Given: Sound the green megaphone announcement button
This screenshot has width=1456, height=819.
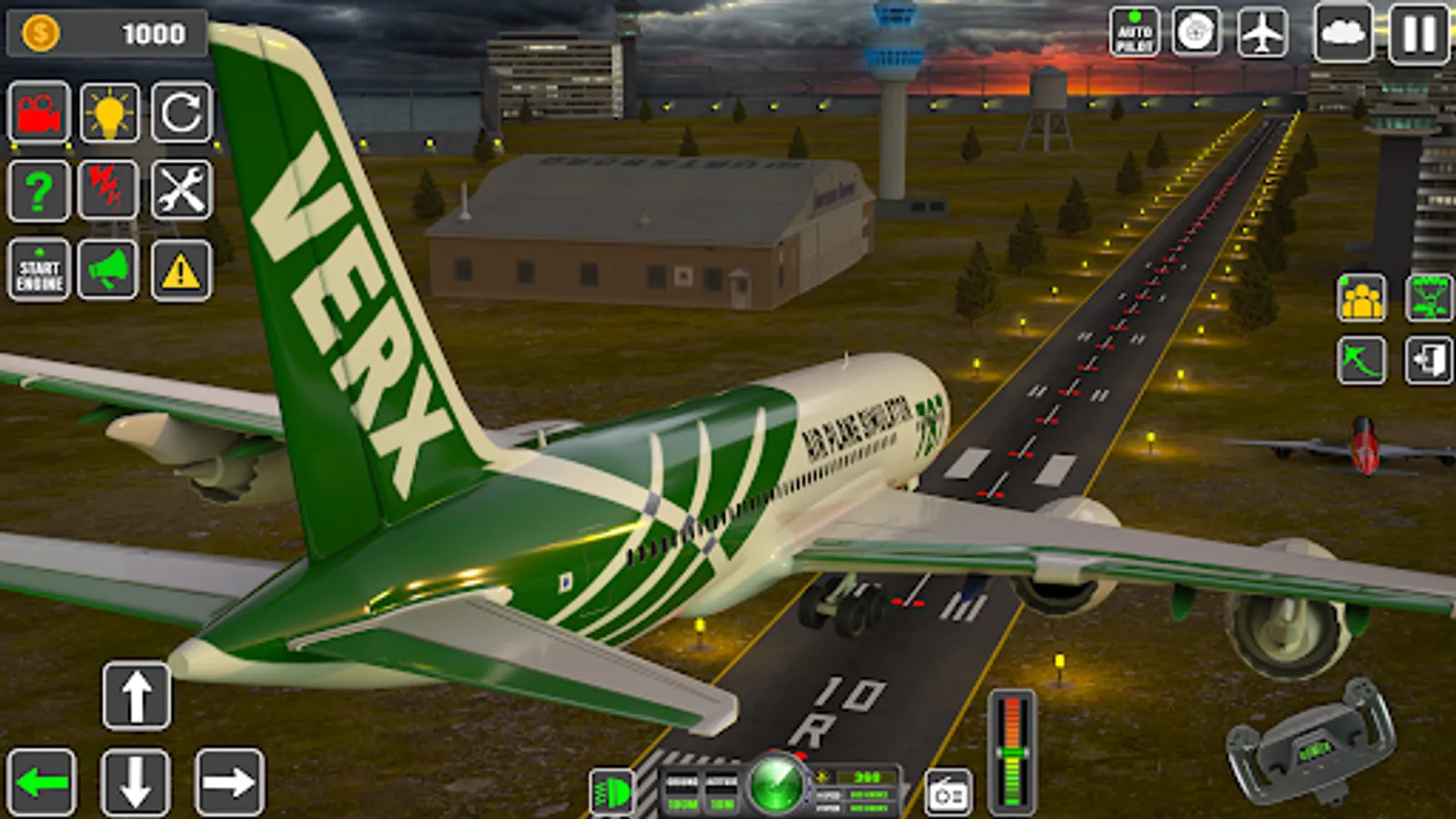Looking at the screenshot, I should click(108, 270).
